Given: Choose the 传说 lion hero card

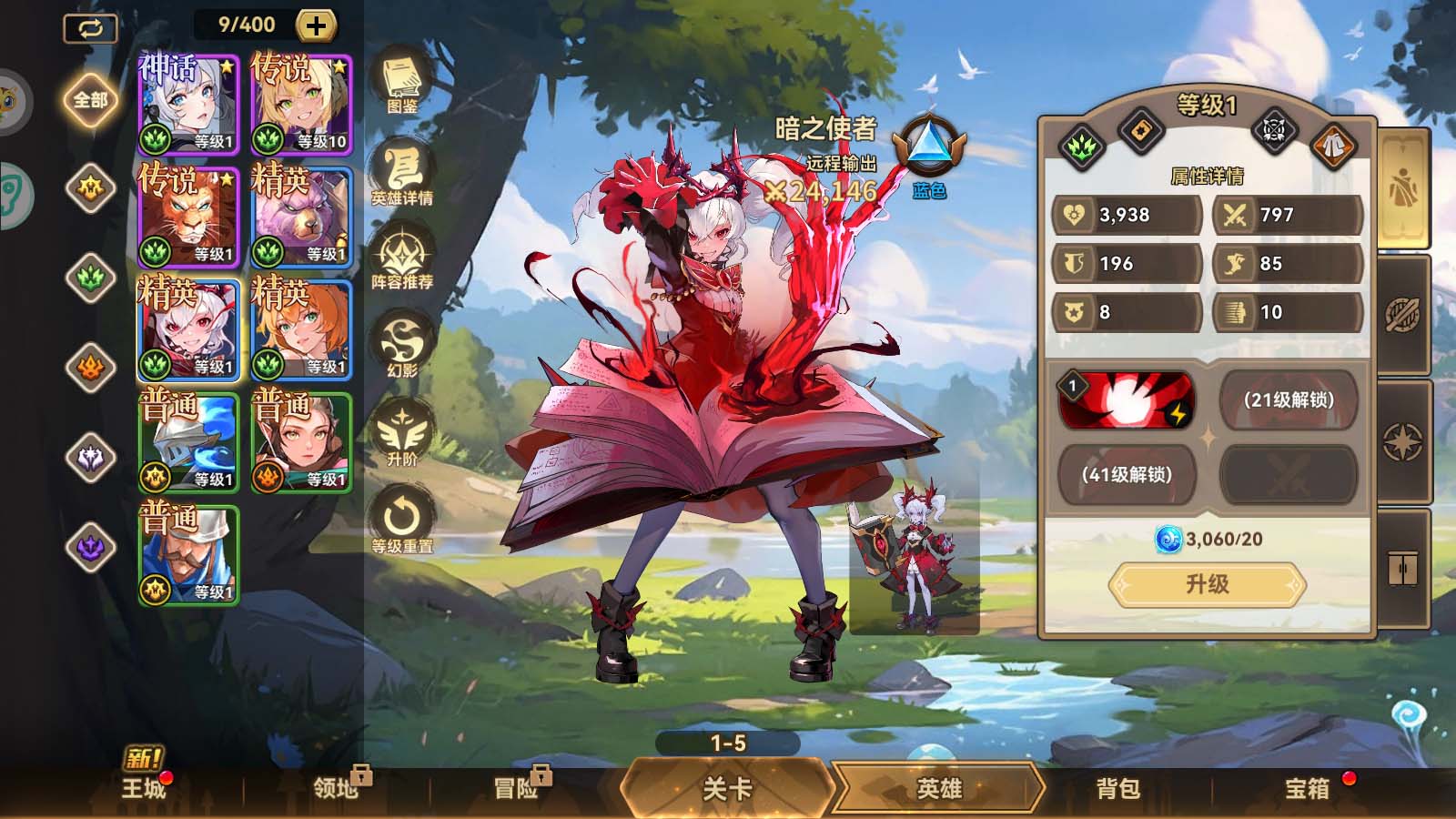Looking at the screenshot, I should [188, 217].
